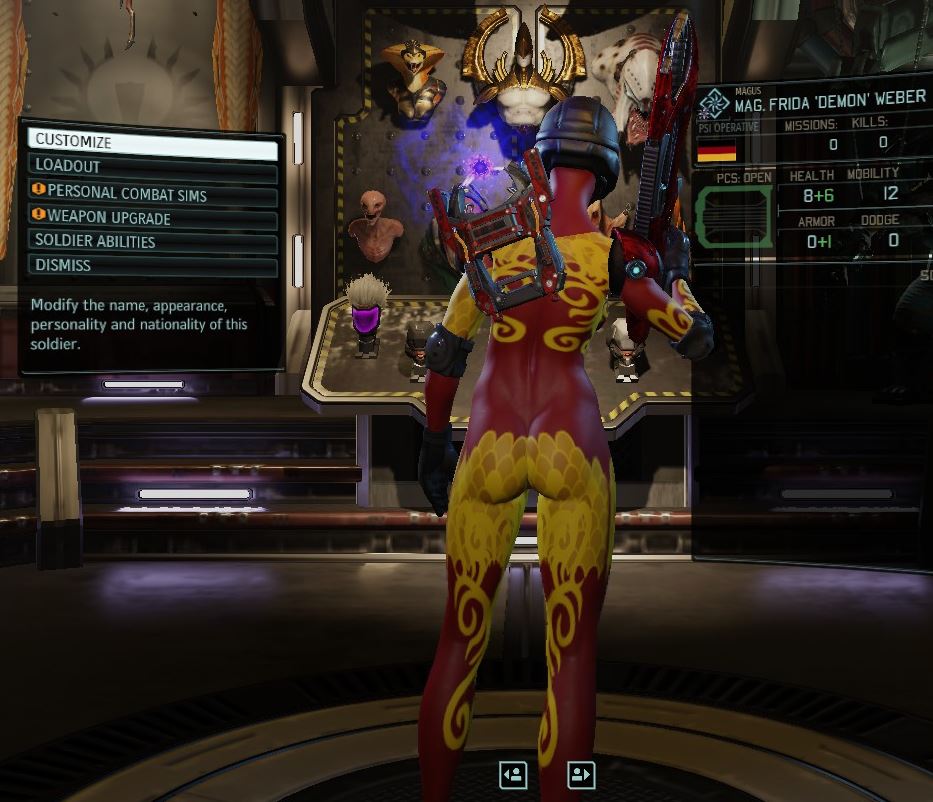Switch to the previous soldier arrow

[x=513, y=774]
